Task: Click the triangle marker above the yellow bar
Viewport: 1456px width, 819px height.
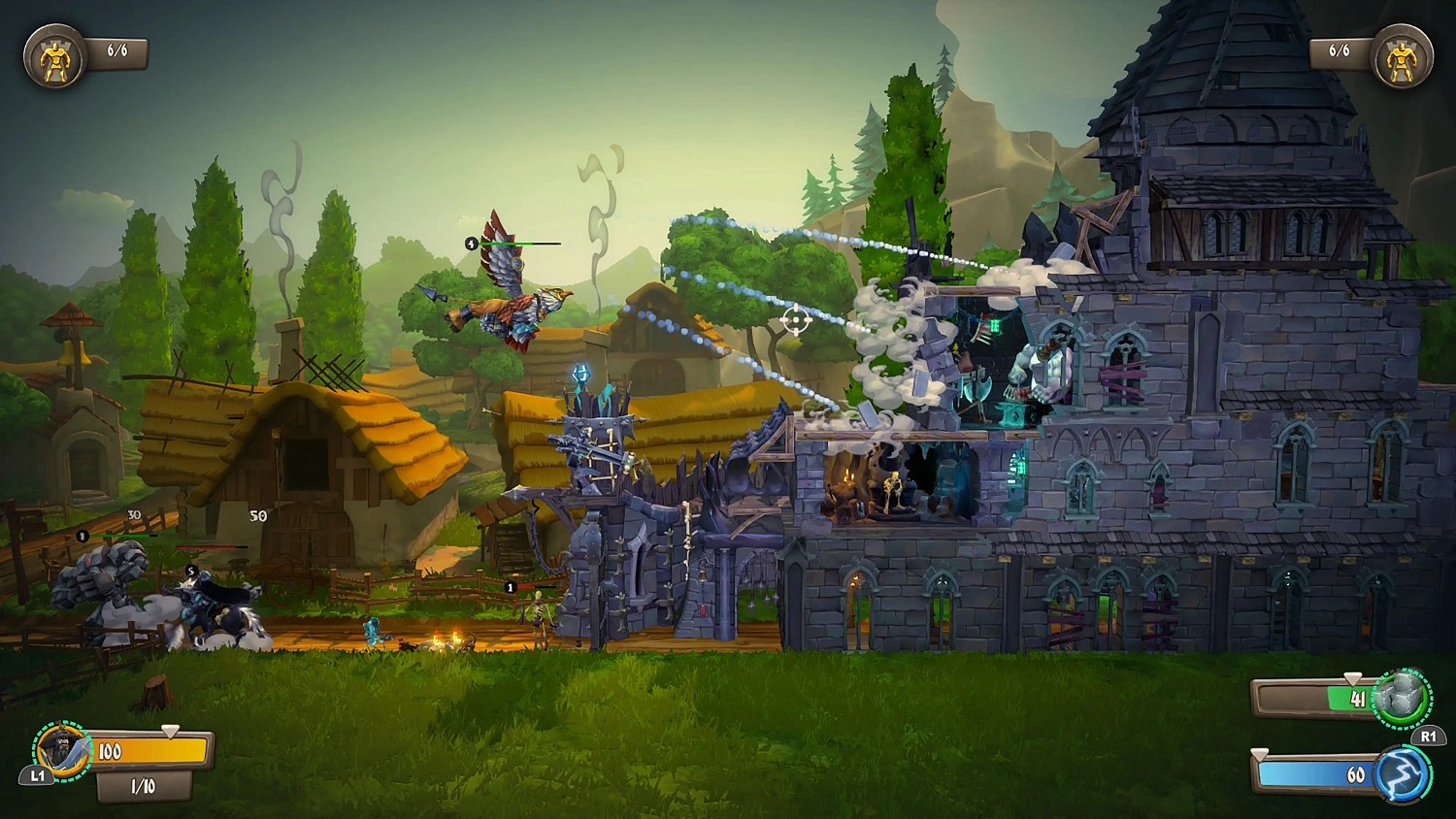Action: click(170, 731)
